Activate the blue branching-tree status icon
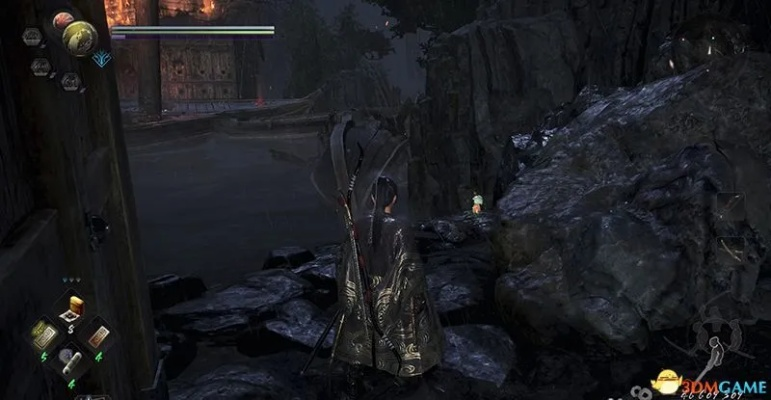 pos(100,59)
